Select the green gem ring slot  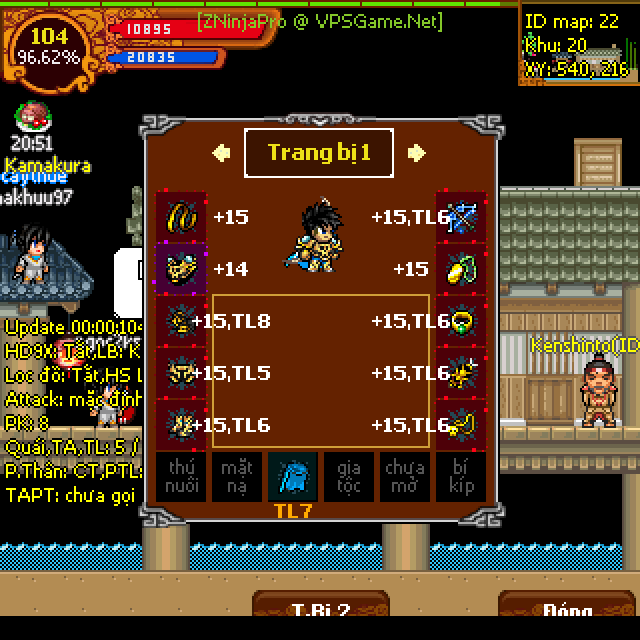pos(461,321)
